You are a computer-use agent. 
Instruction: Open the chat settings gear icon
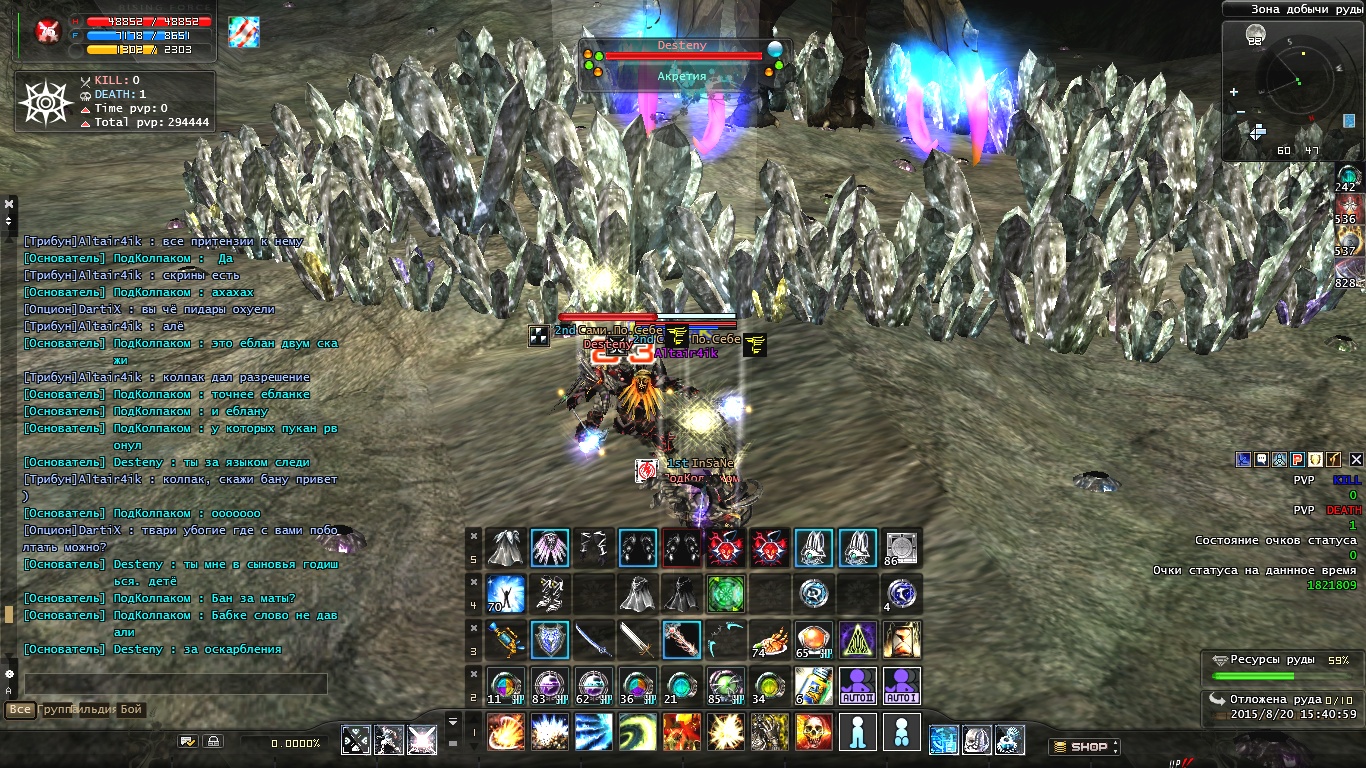[x=10, y=674]
